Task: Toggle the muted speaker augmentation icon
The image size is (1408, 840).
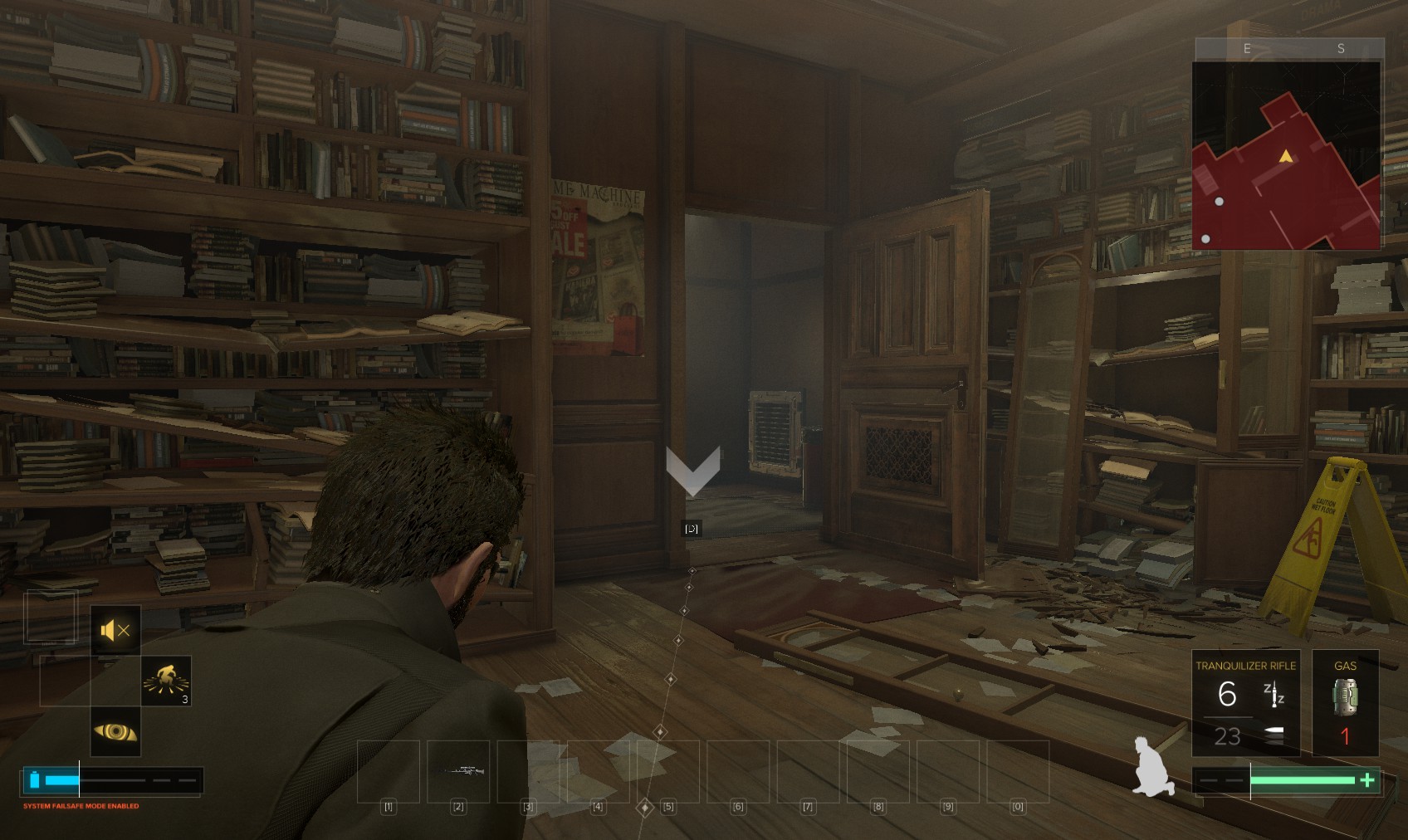Action: (x=115, y=631)
